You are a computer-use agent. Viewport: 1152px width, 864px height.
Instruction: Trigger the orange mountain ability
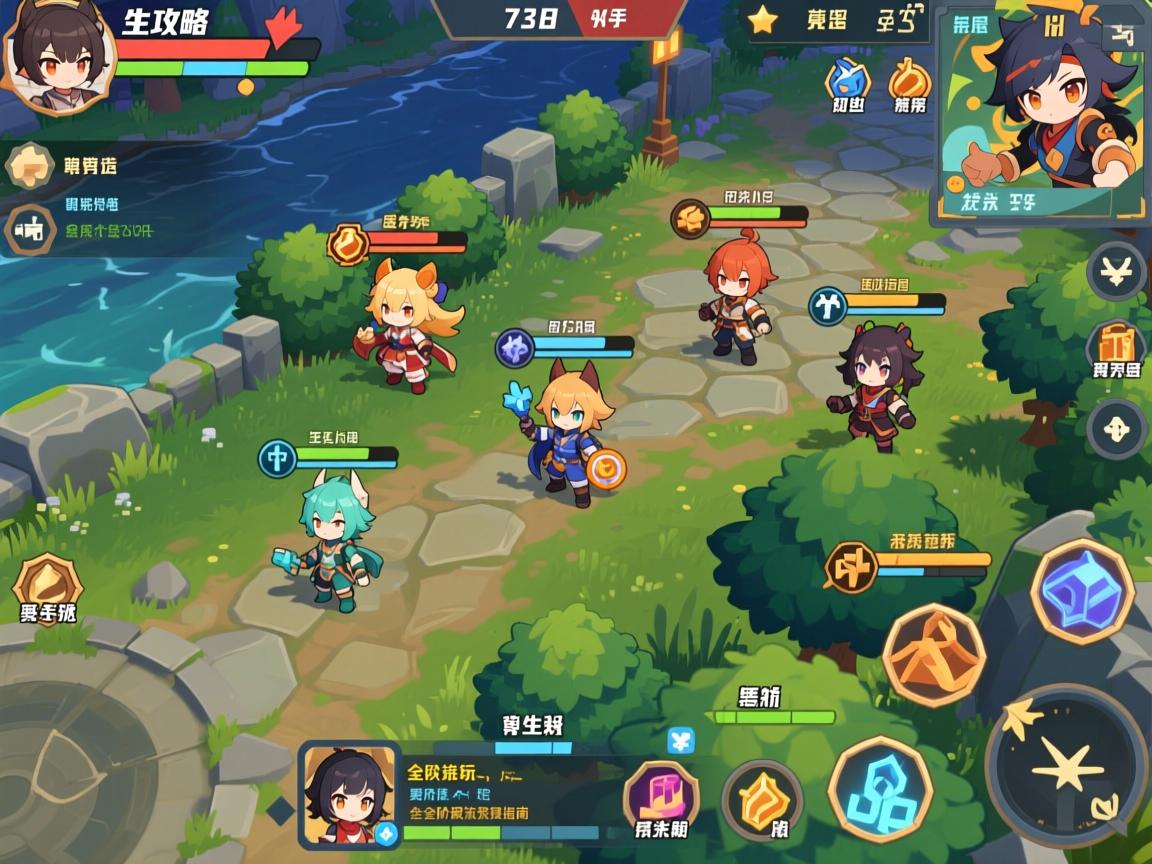point(934,654)
